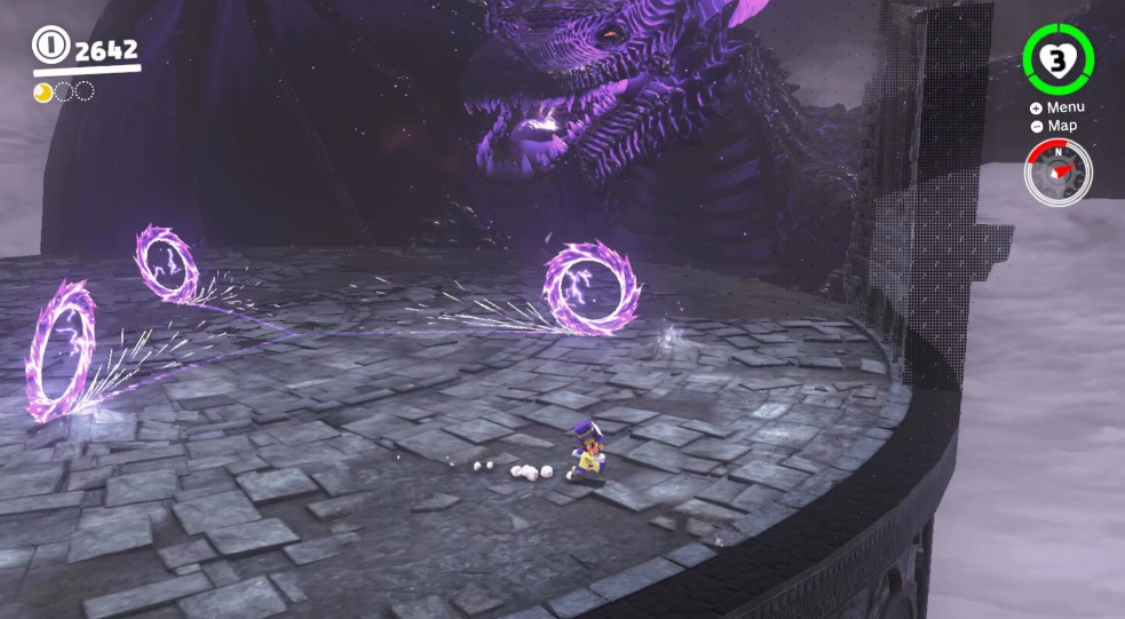This screenshot has width=1125, height=619.
Task: Select the Power Moon progress tracker
Action: (64, 92)
